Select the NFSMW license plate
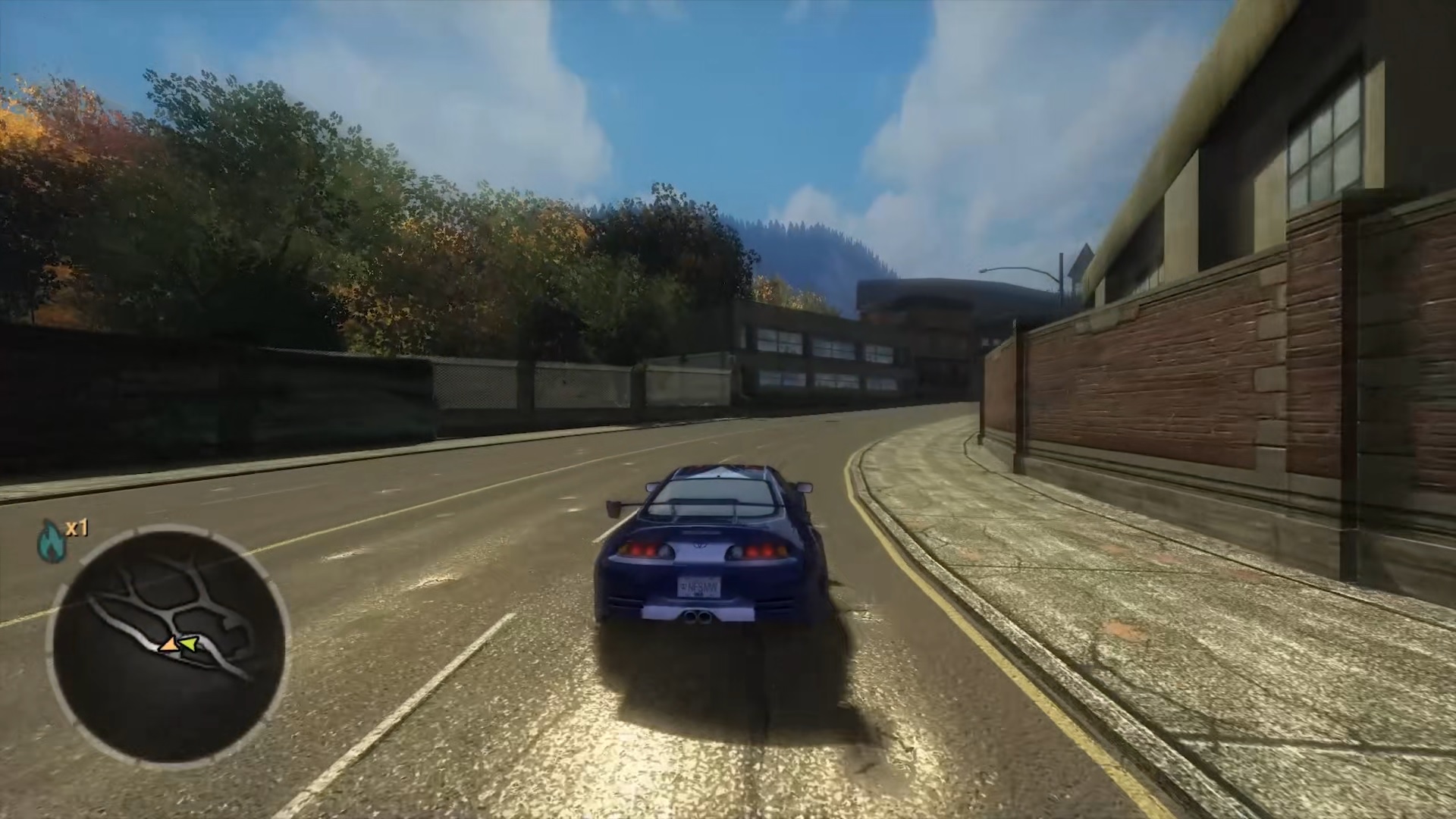Image resolution: width=1456 pixels, height=819 pixels. (700, 586)
